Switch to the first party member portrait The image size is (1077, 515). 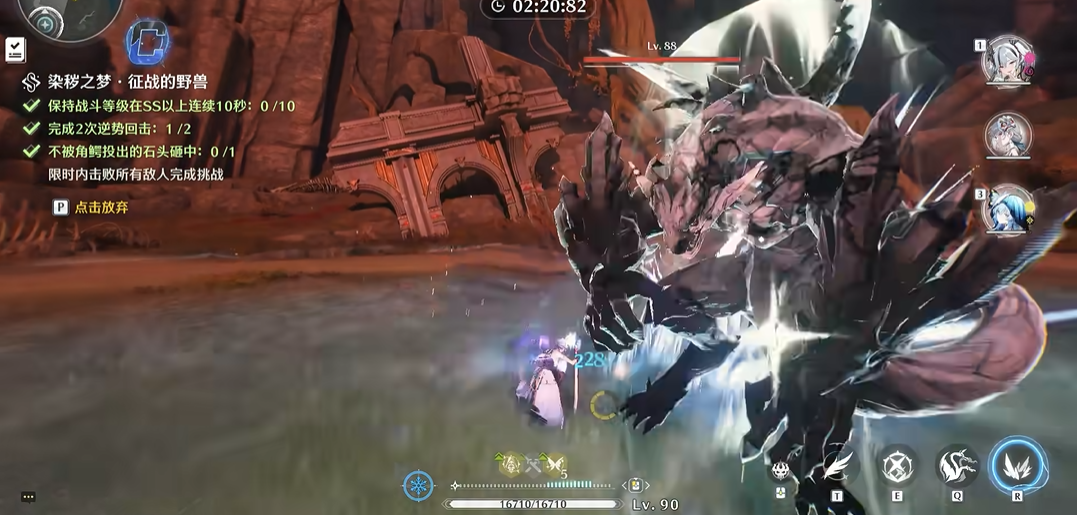1007,62
